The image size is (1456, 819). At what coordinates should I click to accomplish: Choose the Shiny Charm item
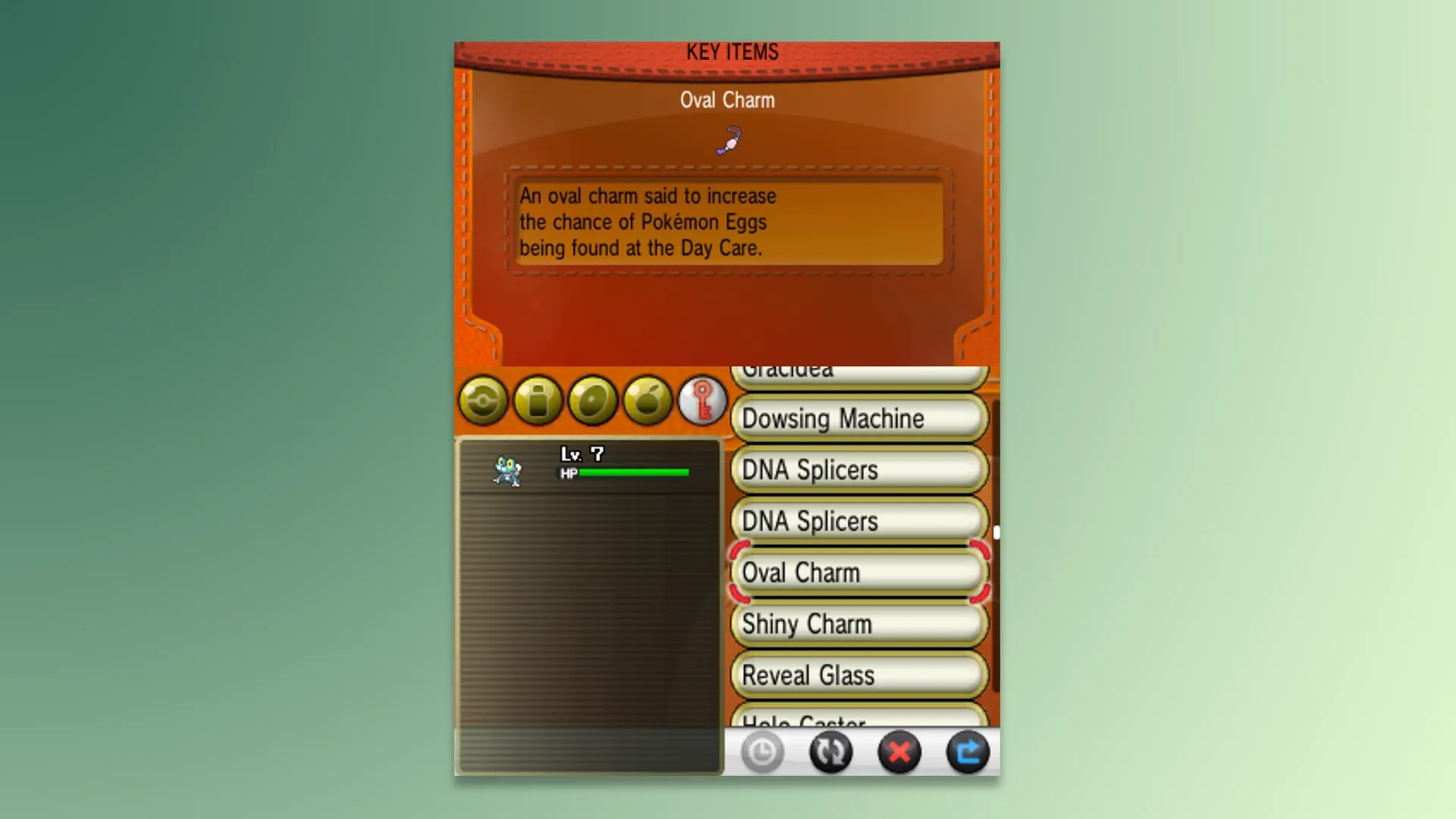click(857, 624)
